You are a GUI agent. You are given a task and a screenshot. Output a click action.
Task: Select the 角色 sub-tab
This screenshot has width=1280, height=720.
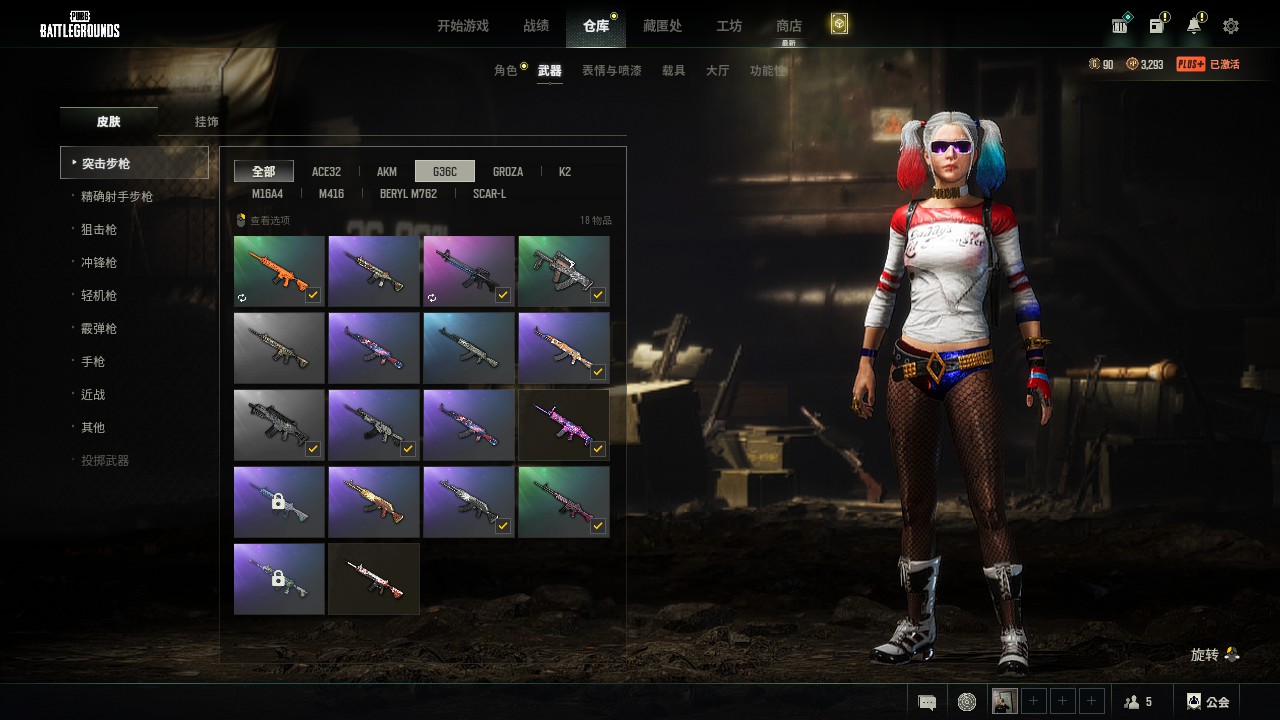pos(506,71)
